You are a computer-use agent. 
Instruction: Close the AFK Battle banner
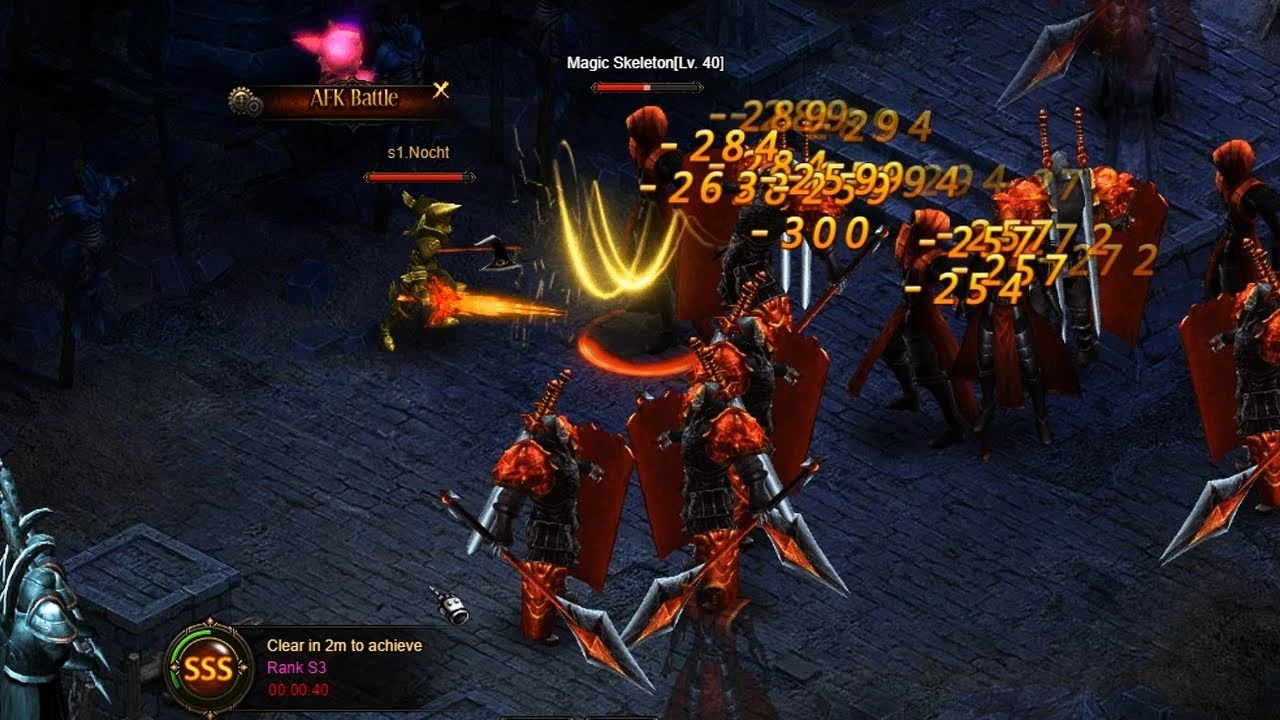[x=441, y=91]
